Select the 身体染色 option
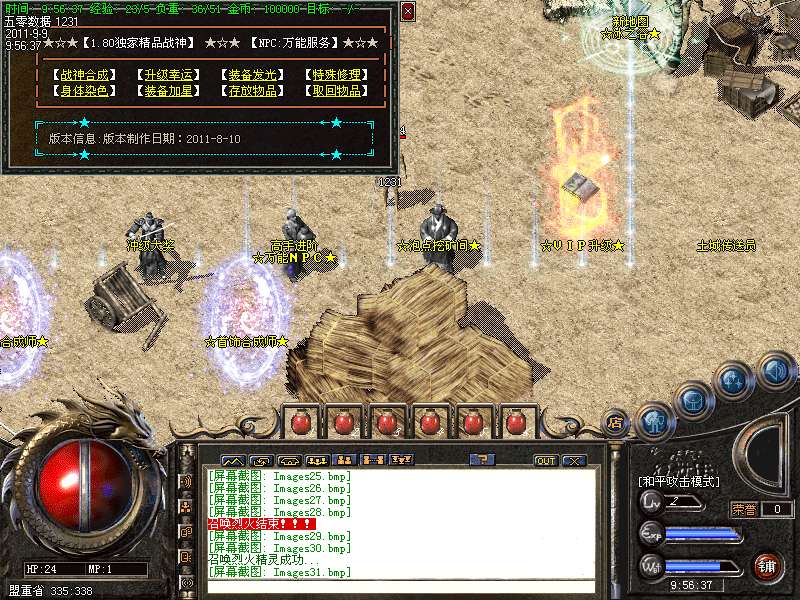The width and height of the screenshot is (800, 600). (x=82, y=91)
